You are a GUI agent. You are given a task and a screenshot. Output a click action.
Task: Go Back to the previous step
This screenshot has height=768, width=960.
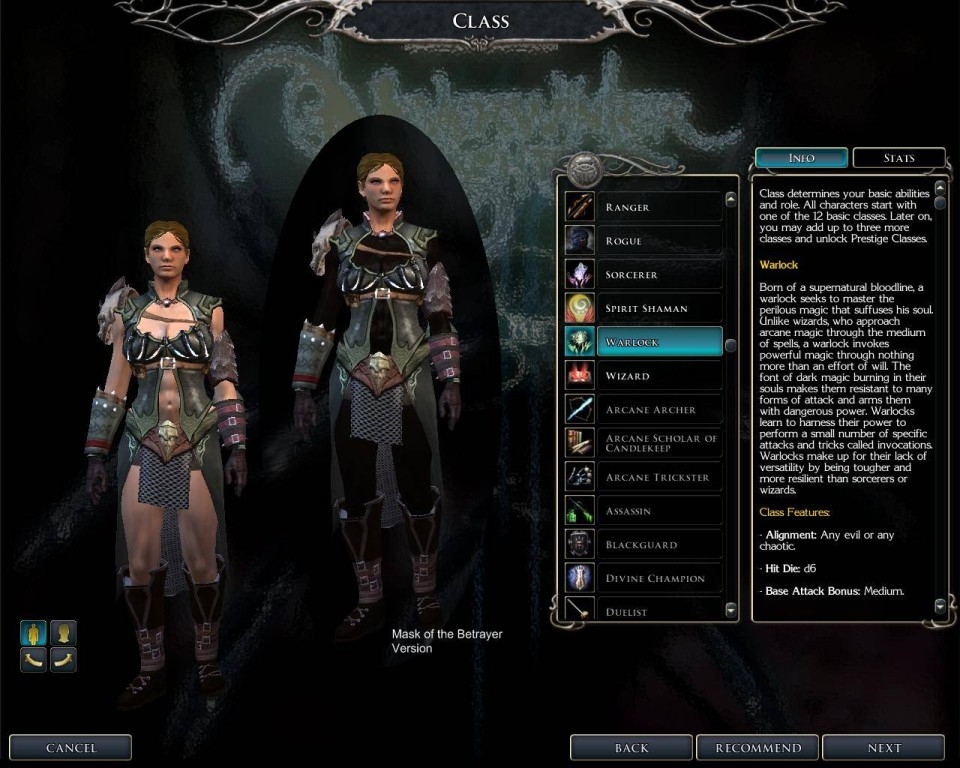click(x=631, y=748)
